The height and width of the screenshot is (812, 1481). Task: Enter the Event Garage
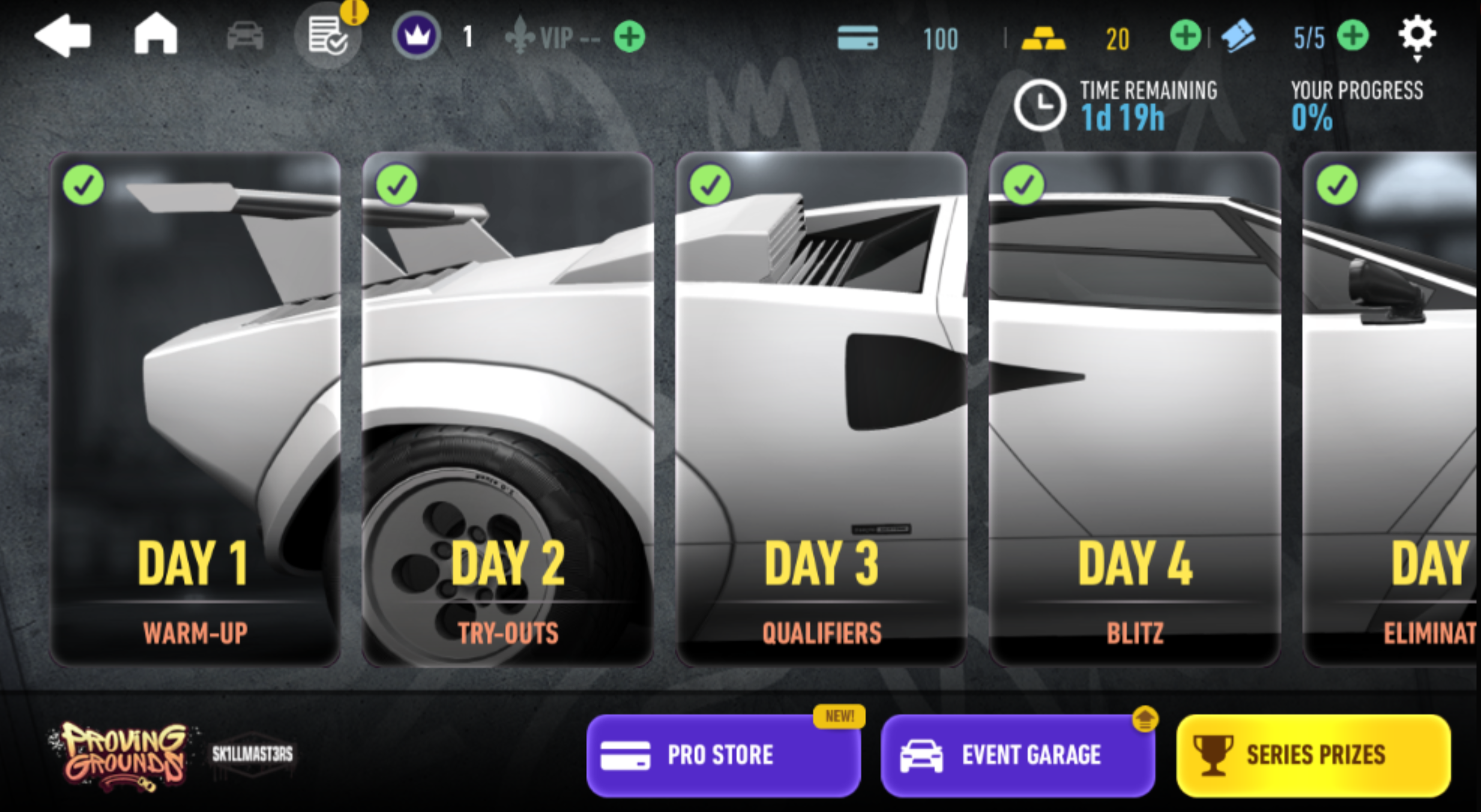[x=1018, y=755]
